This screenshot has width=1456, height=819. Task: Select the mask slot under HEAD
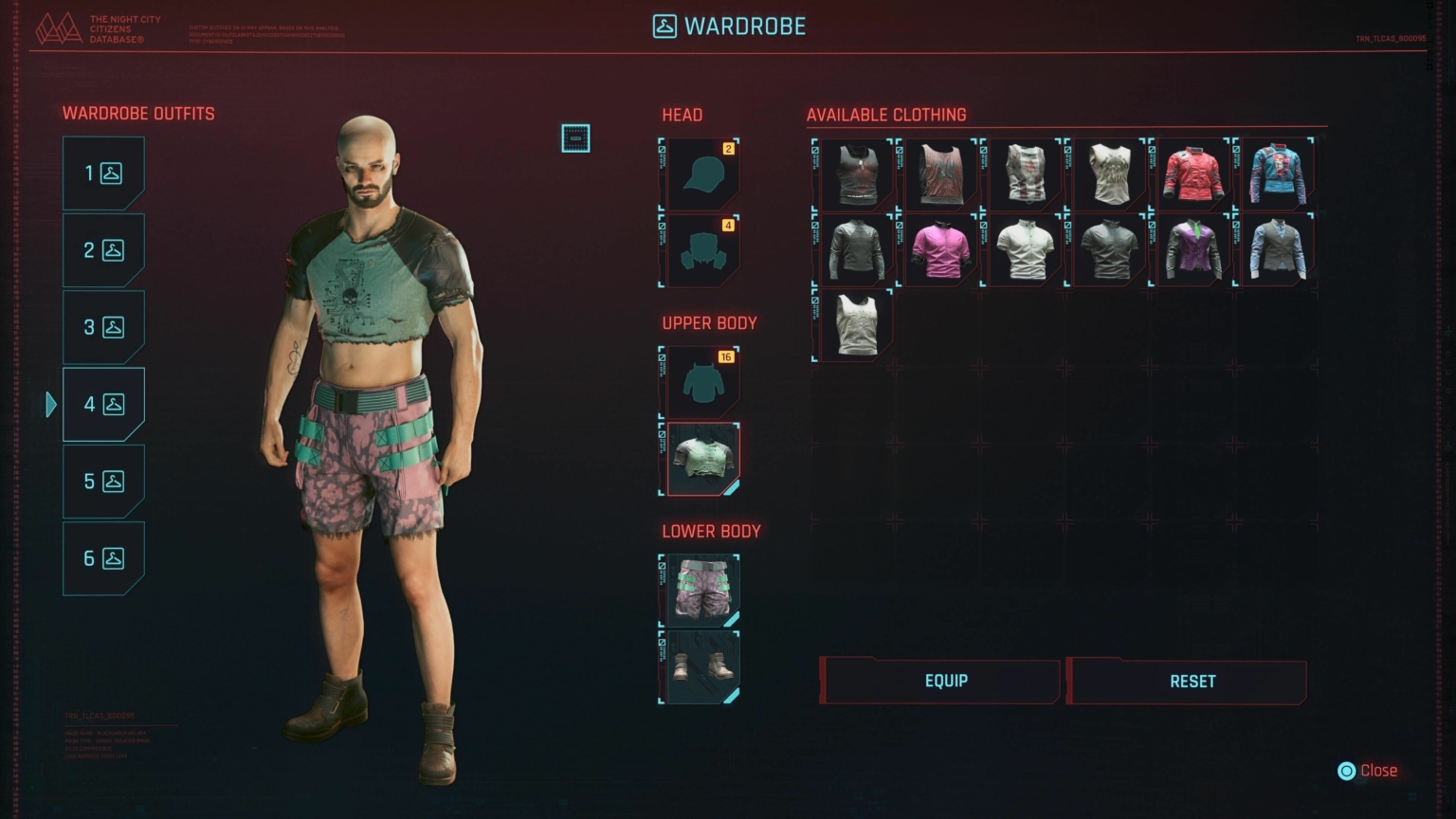(x=701, y=251)
